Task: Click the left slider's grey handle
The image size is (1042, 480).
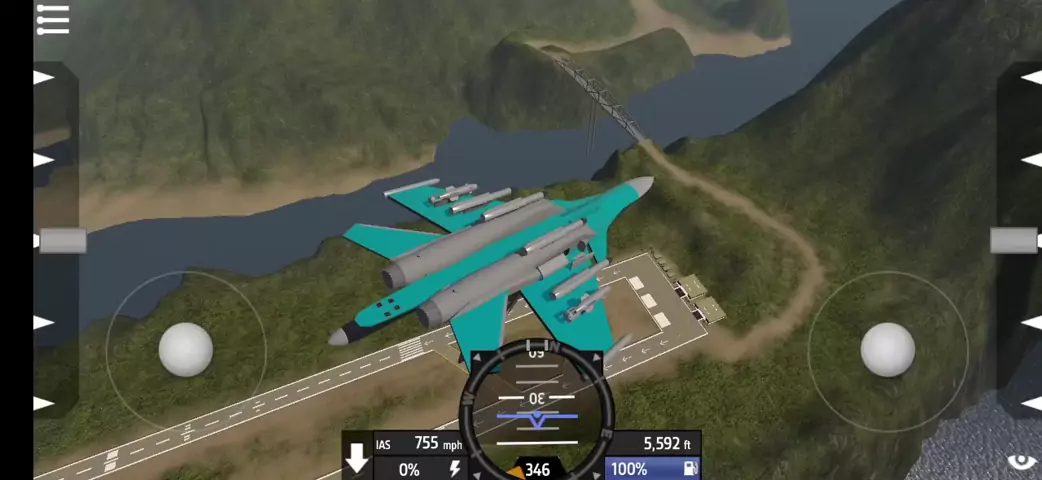Action: coord(62,241)
